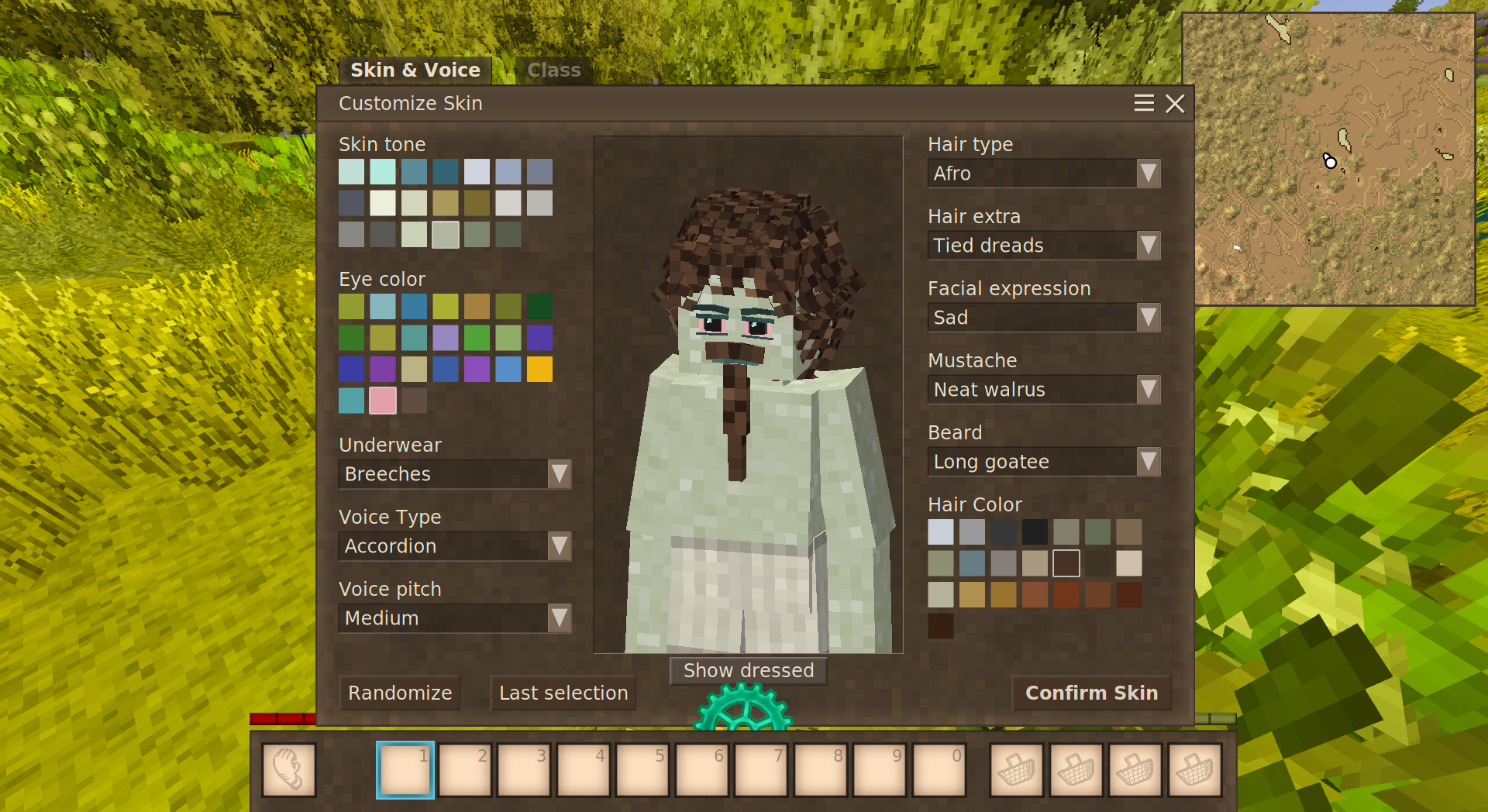This screenshot has width=1488, height=812.
Task: Select the Skin & Voice tab
Action: pyautogui.click(x=415, y=70)
